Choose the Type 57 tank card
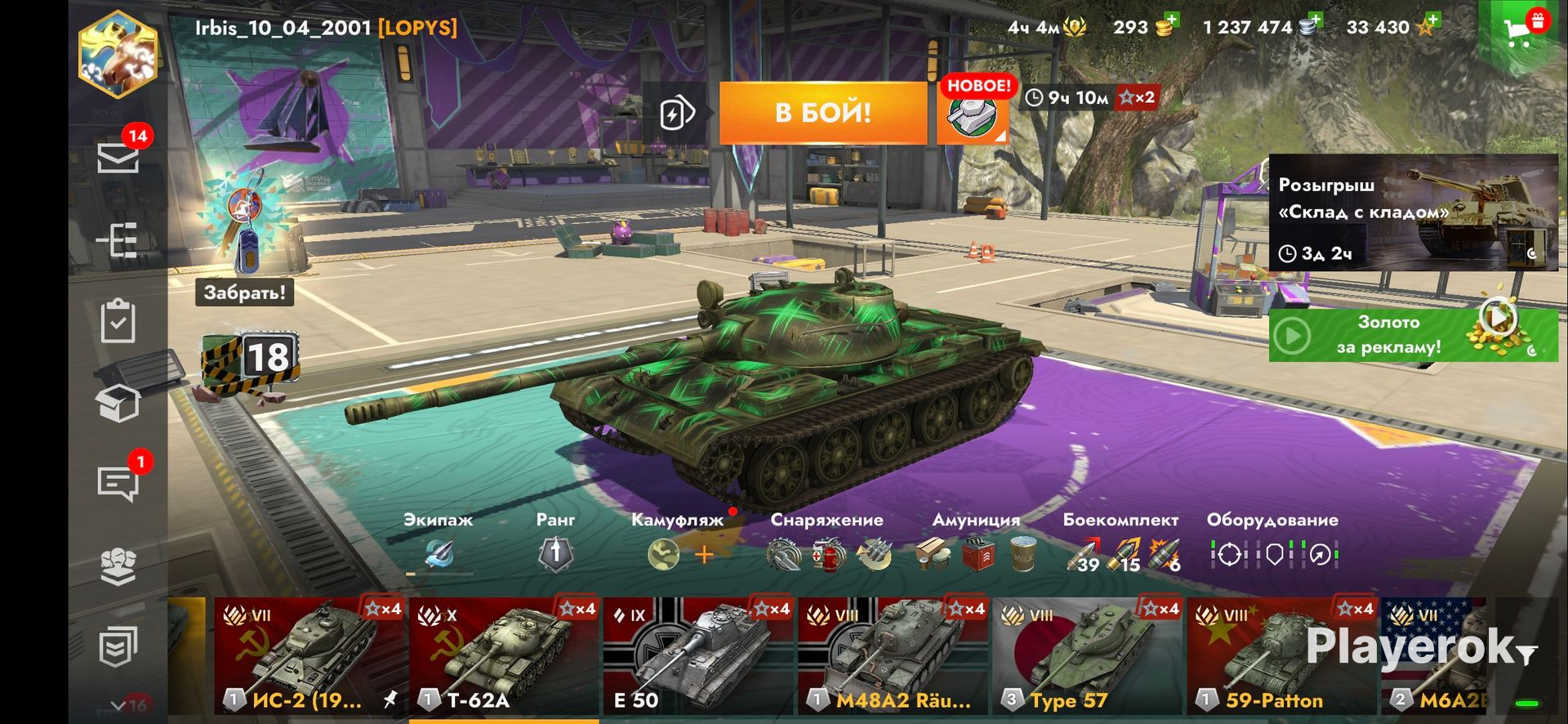Screen dimensions: 1568x724 click(x=1086, y=656)
